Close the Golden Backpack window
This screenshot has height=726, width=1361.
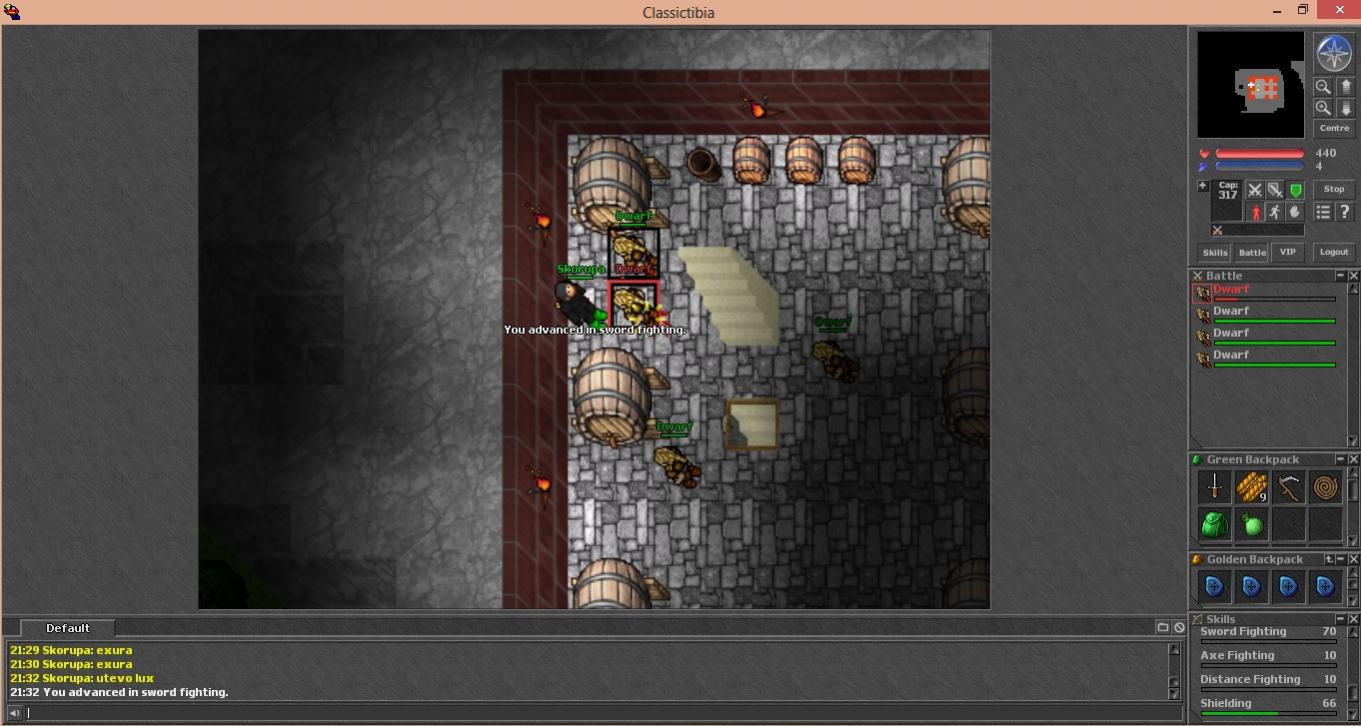coord(1354,559)
